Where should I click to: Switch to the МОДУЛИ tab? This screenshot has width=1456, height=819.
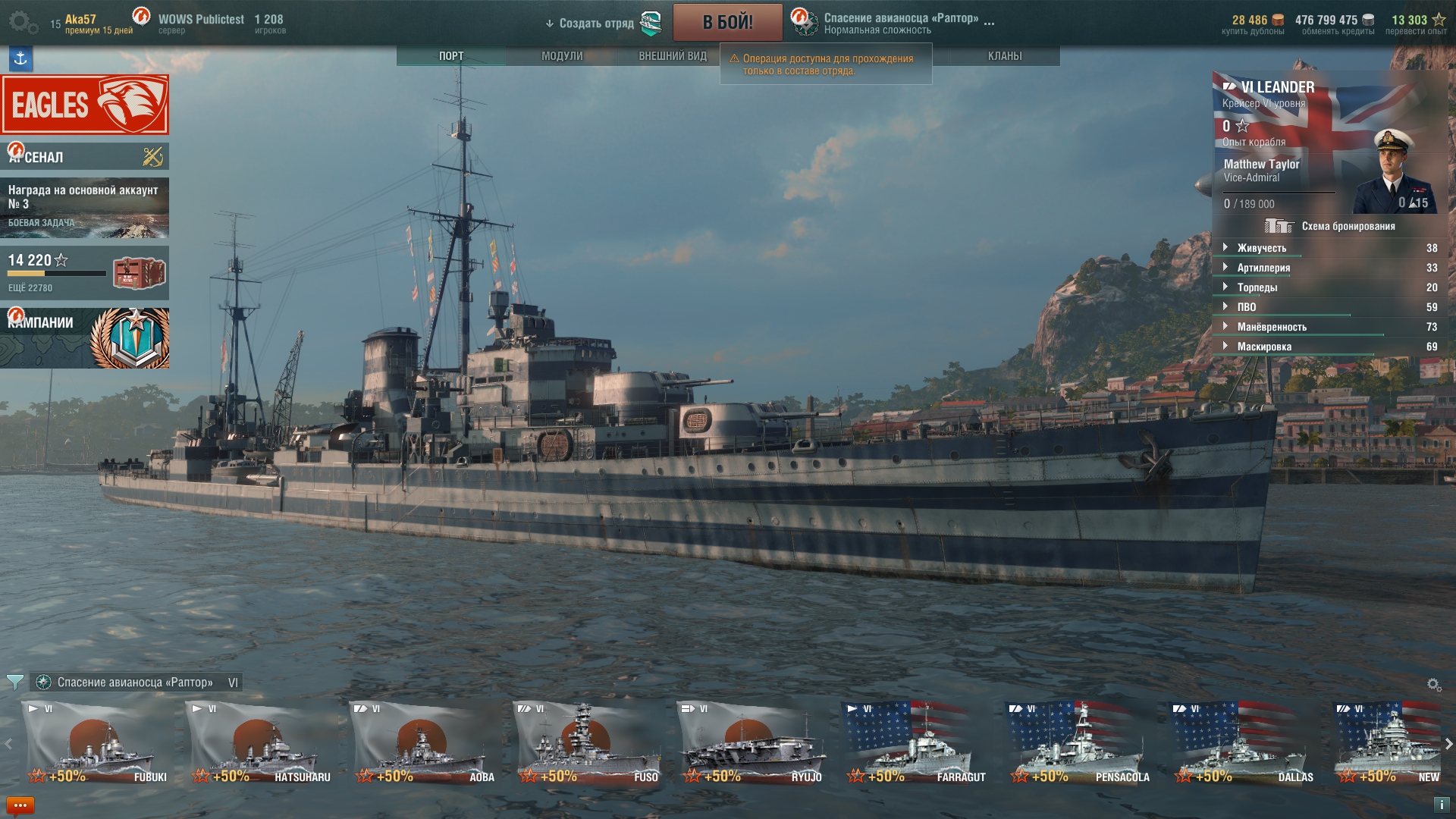pyautogui.click(x=562, y=56)
